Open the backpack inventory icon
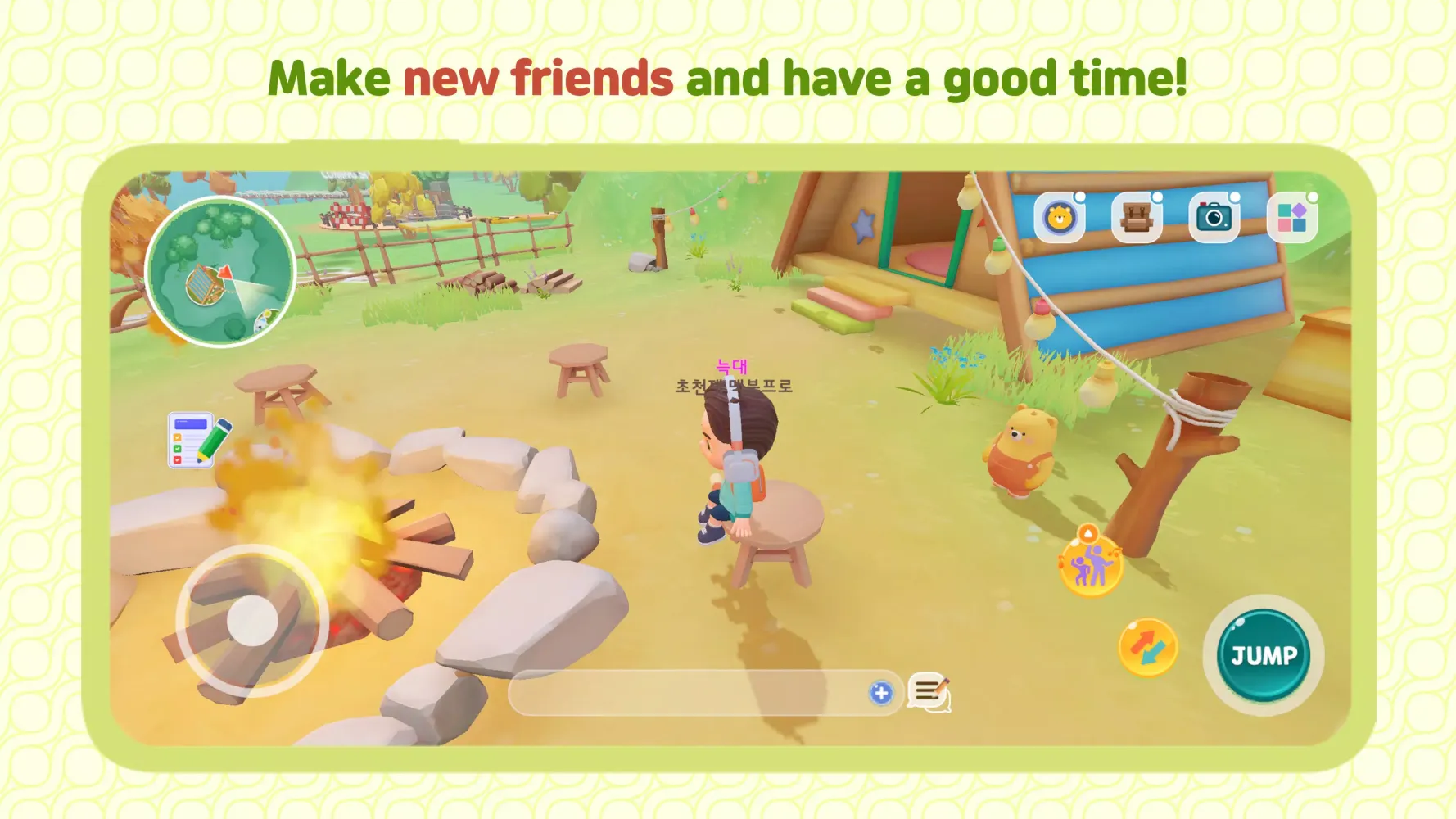This screenshot has height=819, width=1456. point(1137,217)
